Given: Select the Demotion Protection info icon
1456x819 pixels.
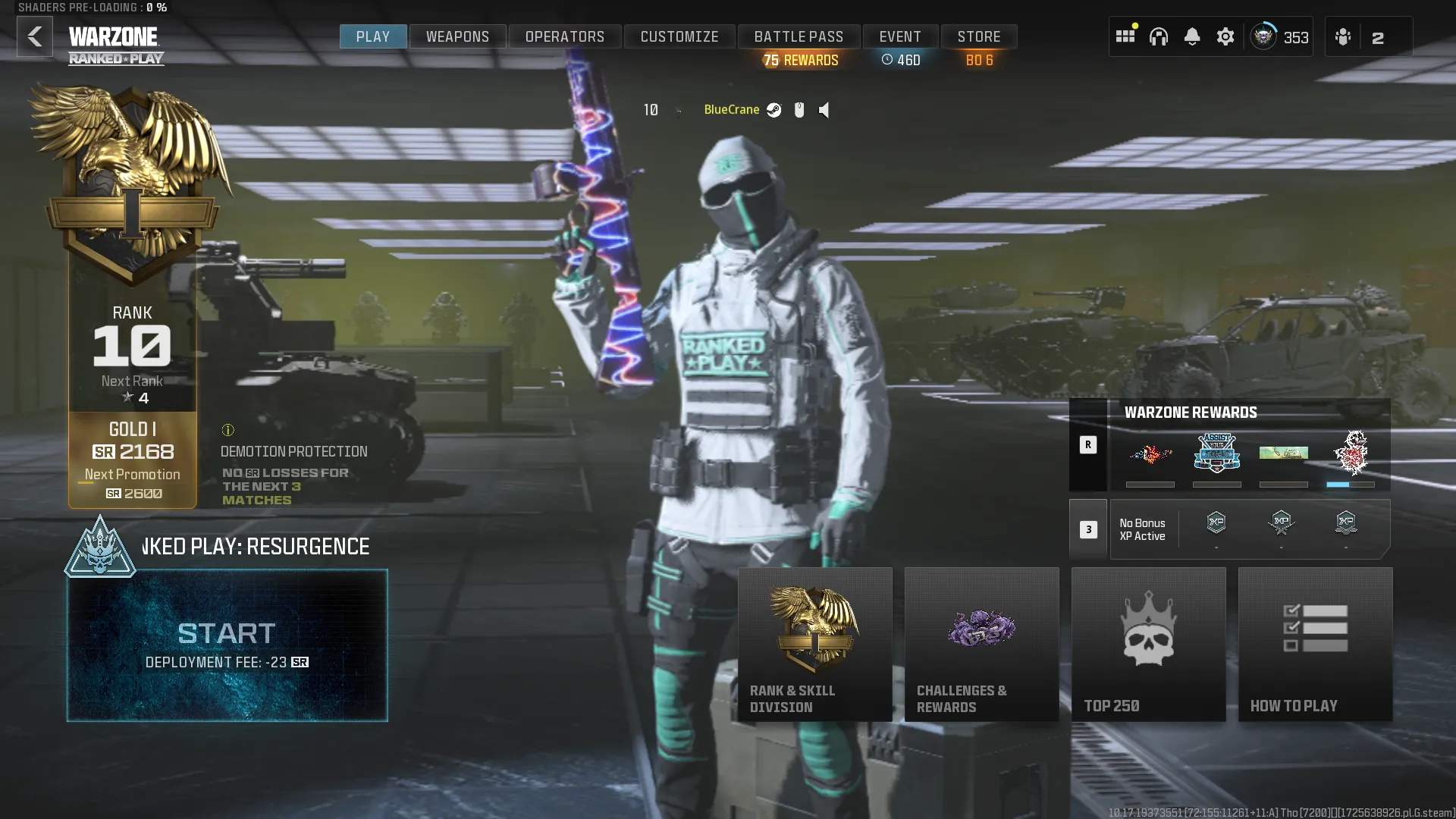Looking at the screenshot, I should (x=229, y=430).
